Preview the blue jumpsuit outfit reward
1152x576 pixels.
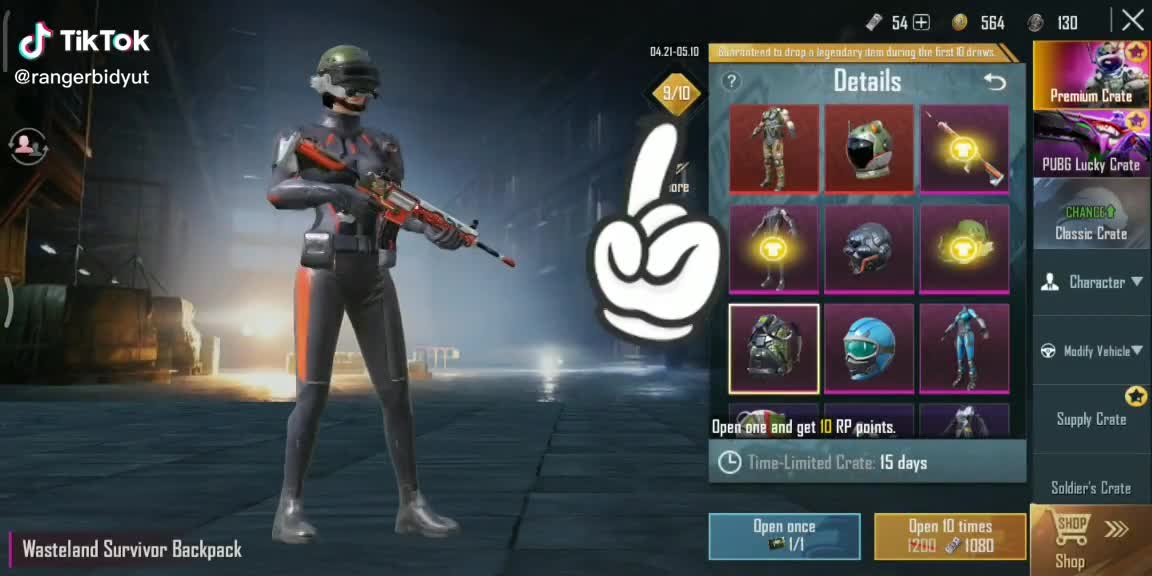click(964, 348)
